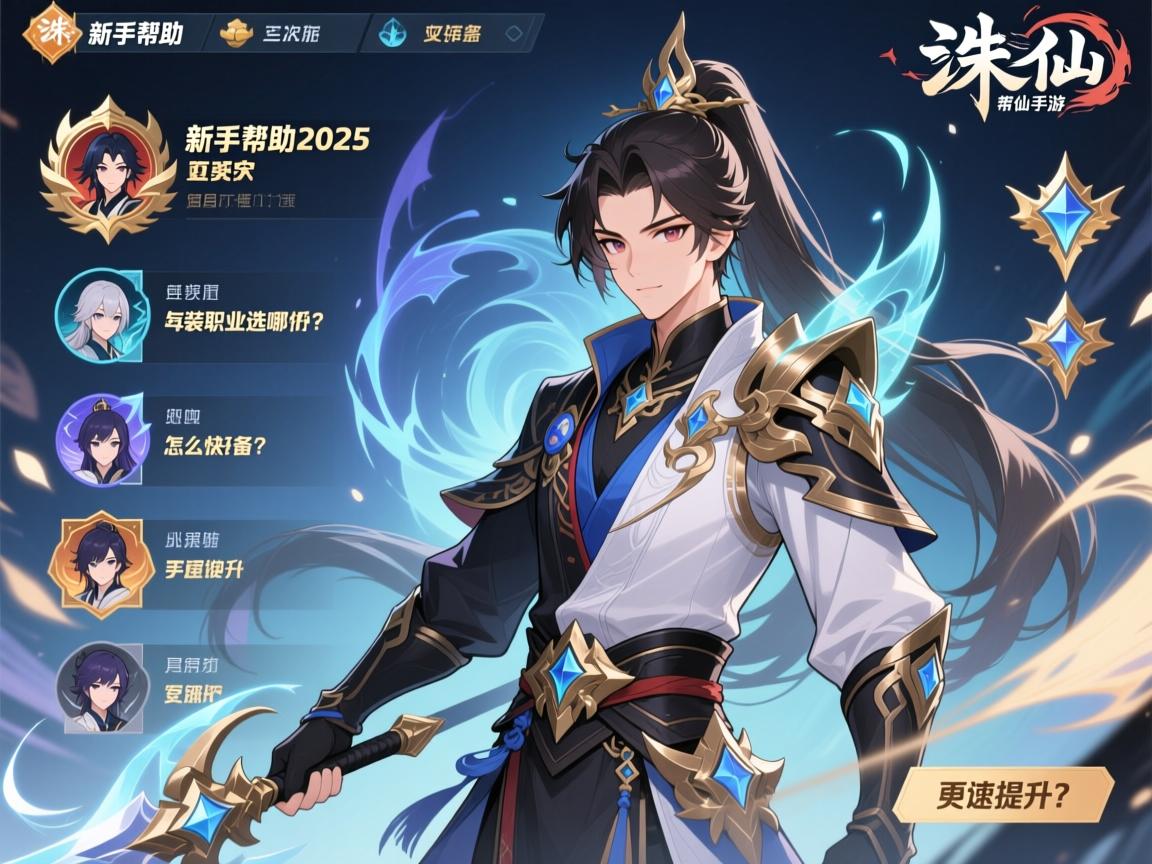Select the upper gold-framed blue gem icon
1152x864 pixels.
pos(1064,212)
